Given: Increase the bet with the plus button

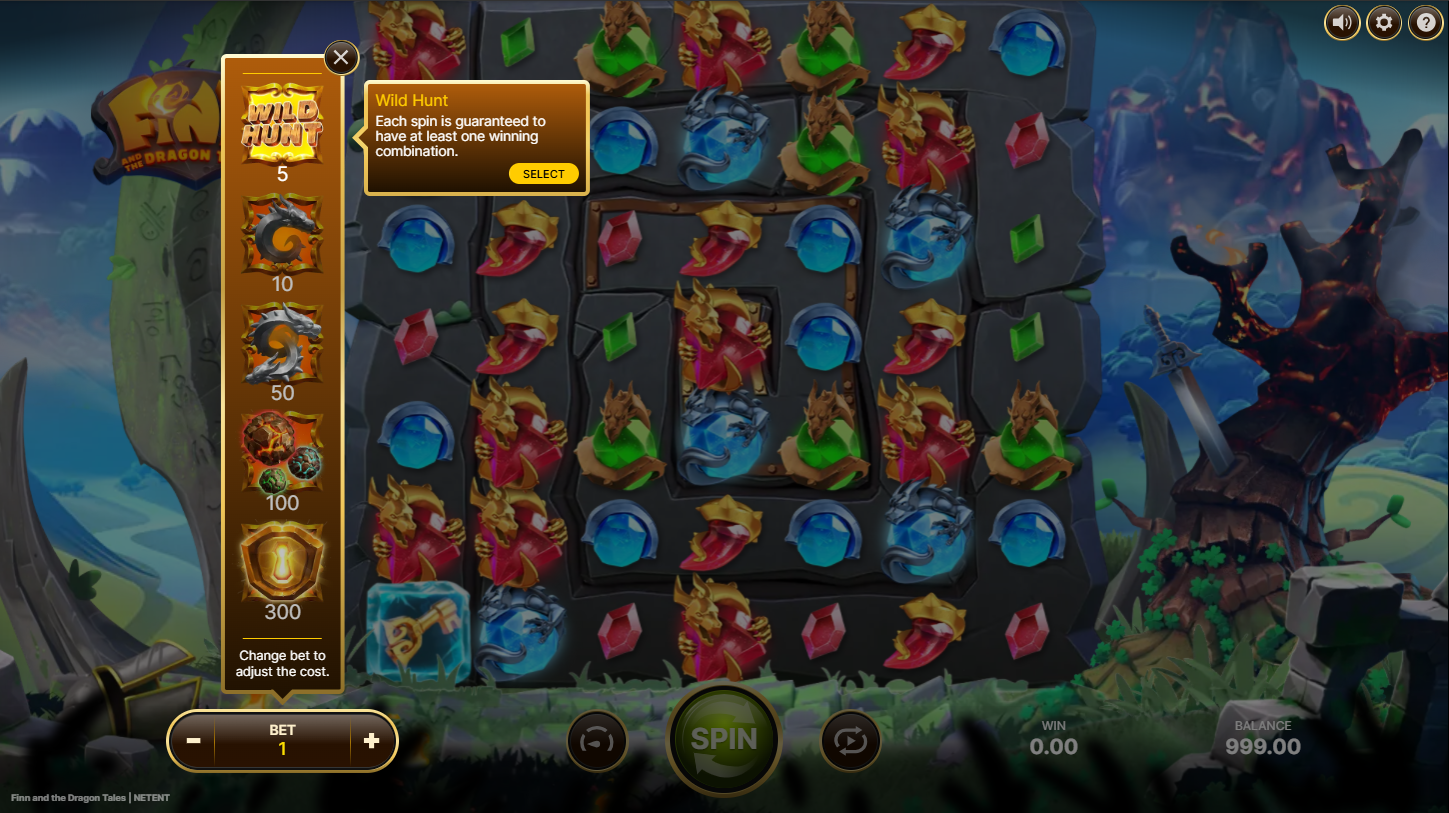Looking at the screenshot, I should coord(371,741).
